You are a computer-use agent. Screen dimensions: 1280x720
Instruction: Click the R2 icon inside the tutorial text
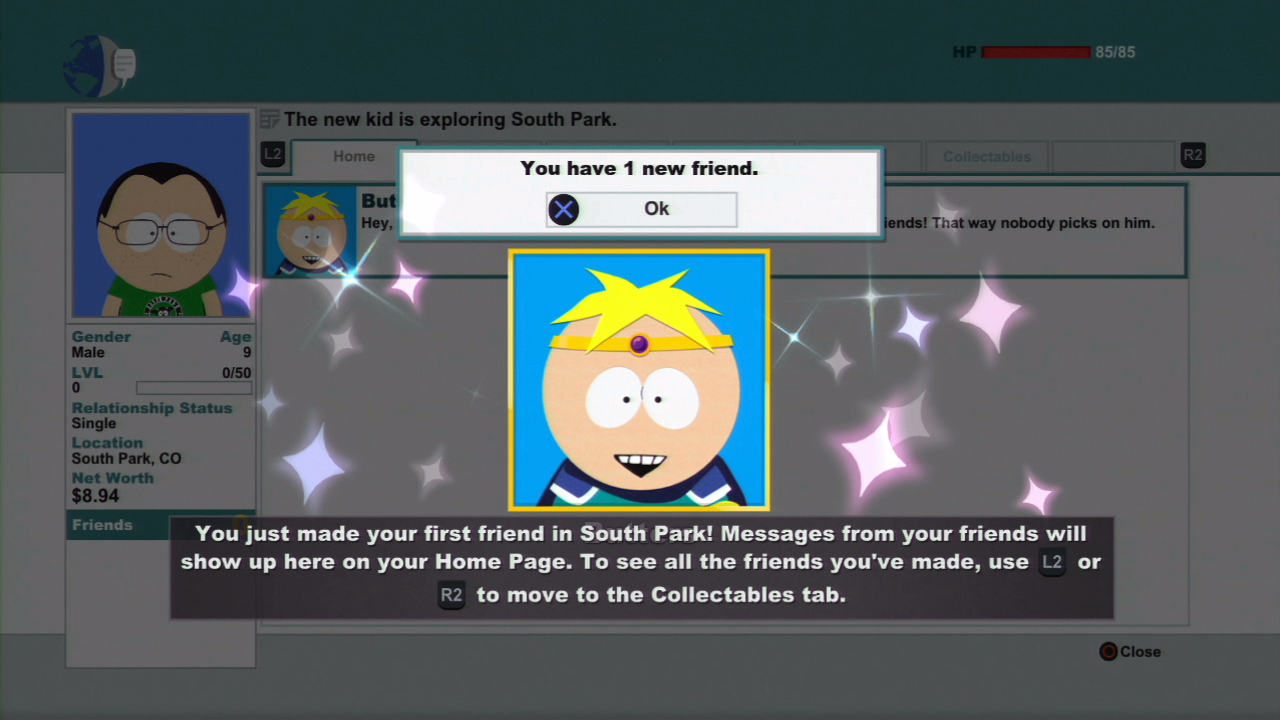pos(450,595)
